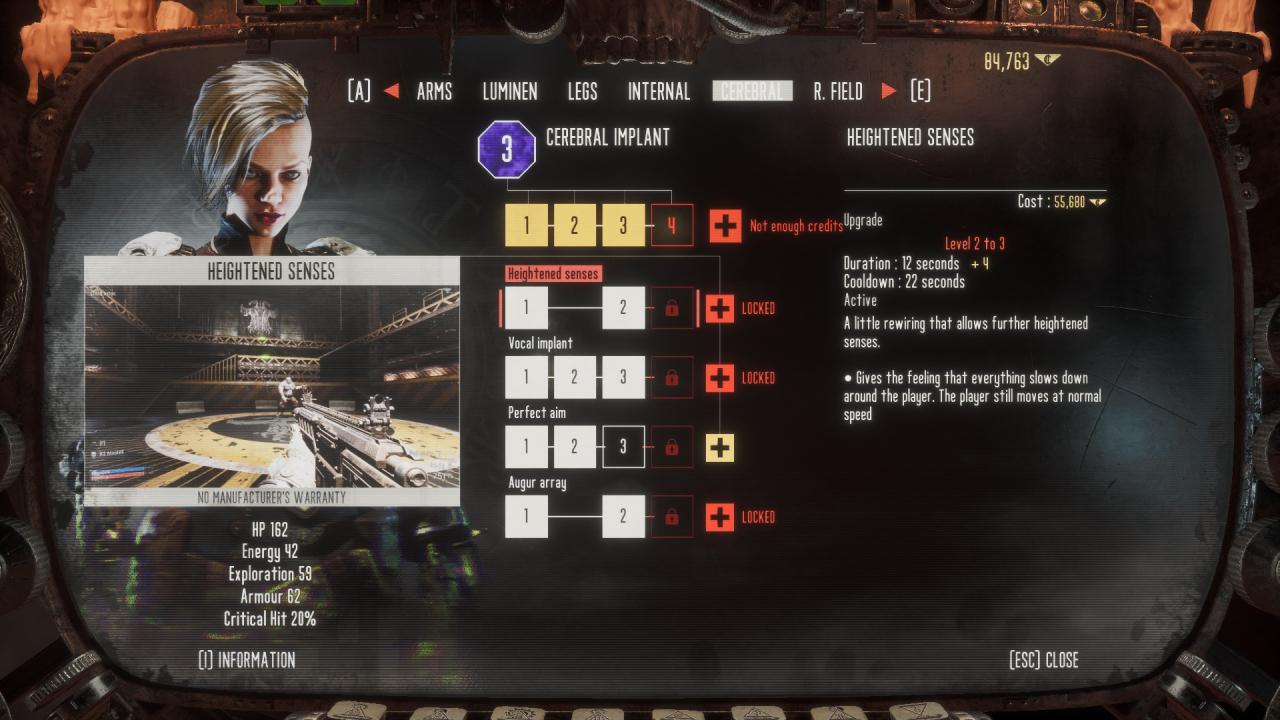Upgrade Perfect aim with the yellow plus
The height and width of the screenshot is (720, 1280).
tap(720, 448)
